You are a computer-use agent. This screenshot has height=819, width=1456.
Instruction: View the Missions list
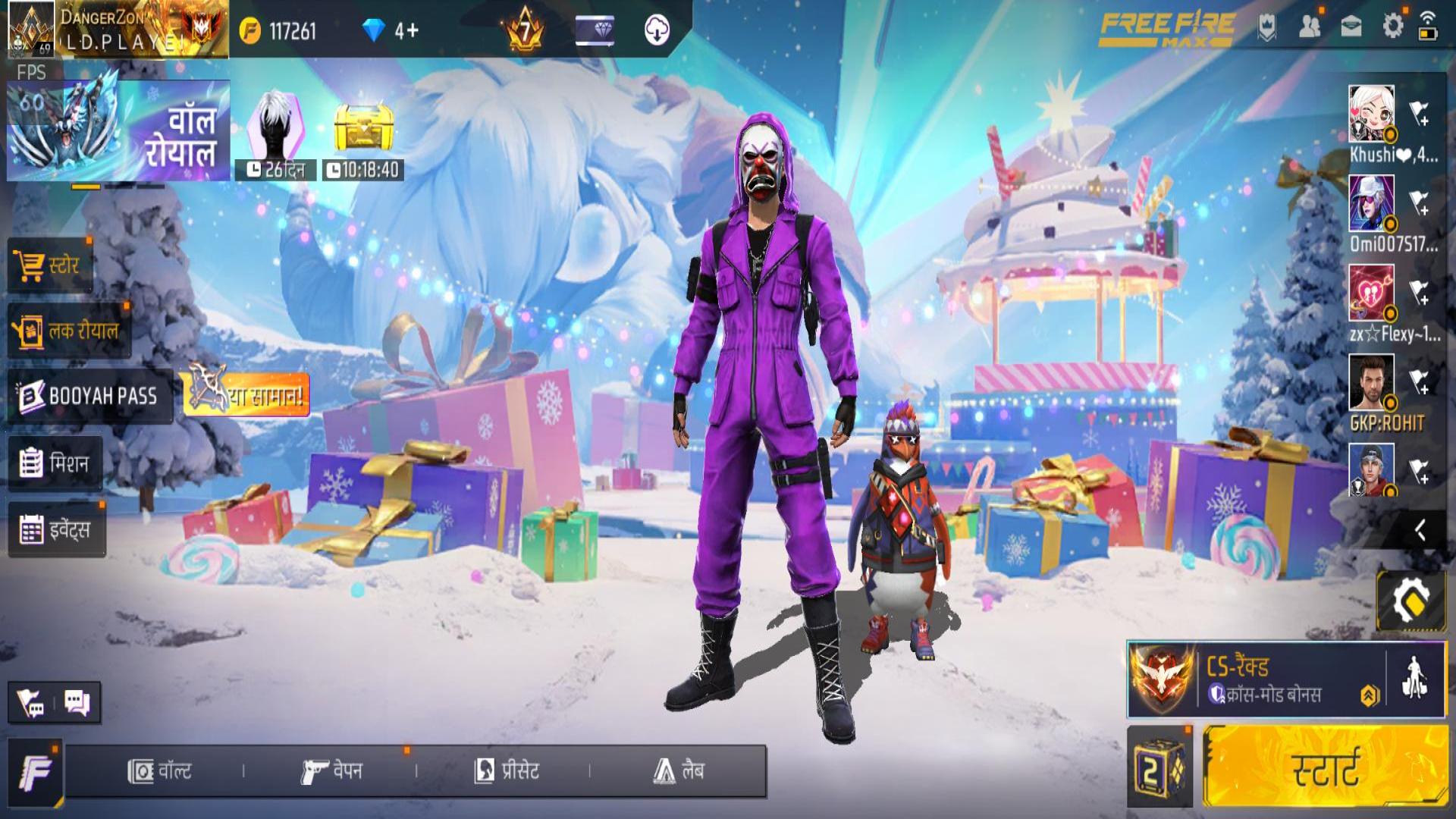pyautogui.click(x=55, y=463)
